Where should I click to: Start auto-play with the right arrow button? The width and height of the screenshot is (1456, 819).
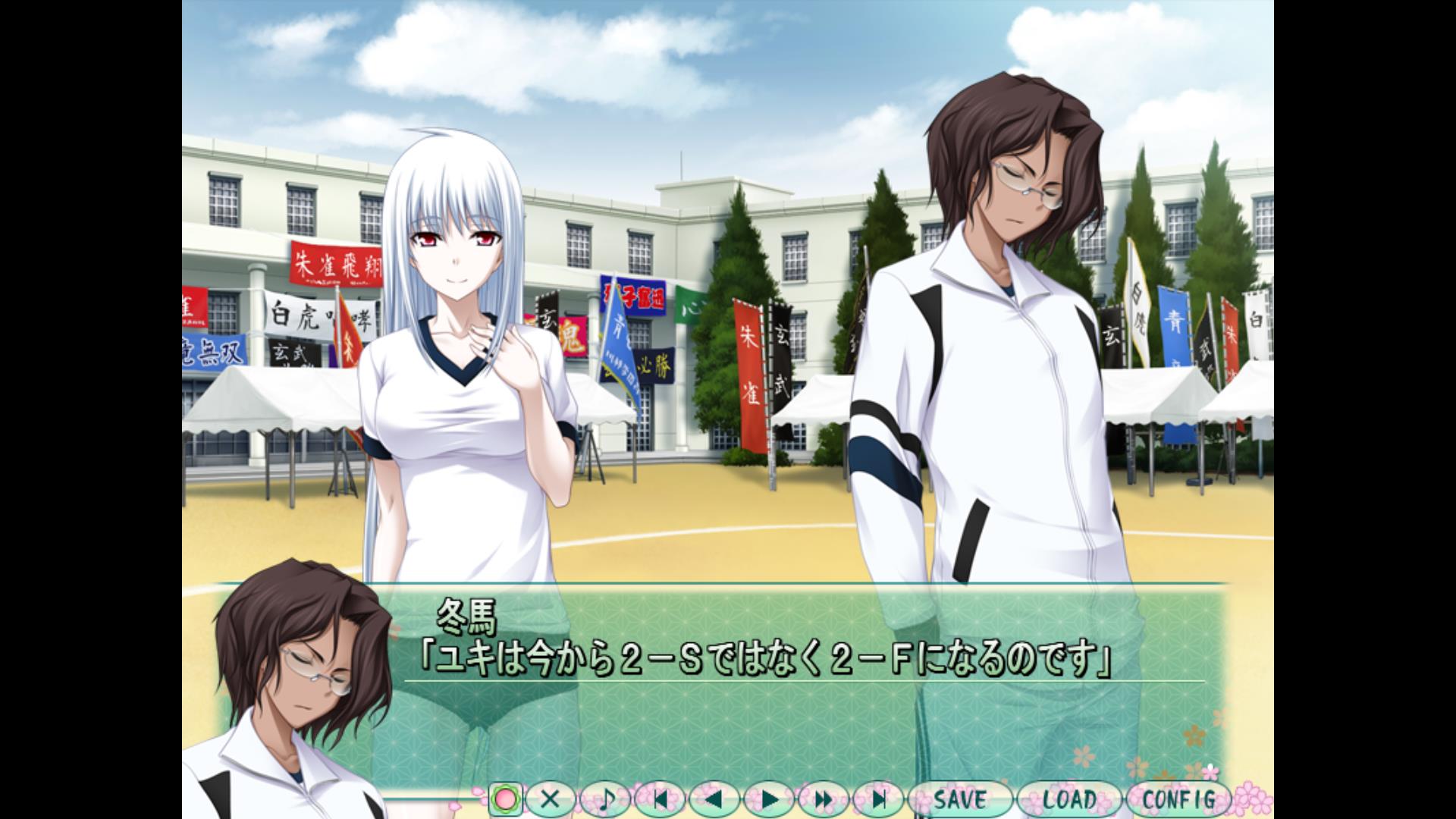(x=769, y=799)
